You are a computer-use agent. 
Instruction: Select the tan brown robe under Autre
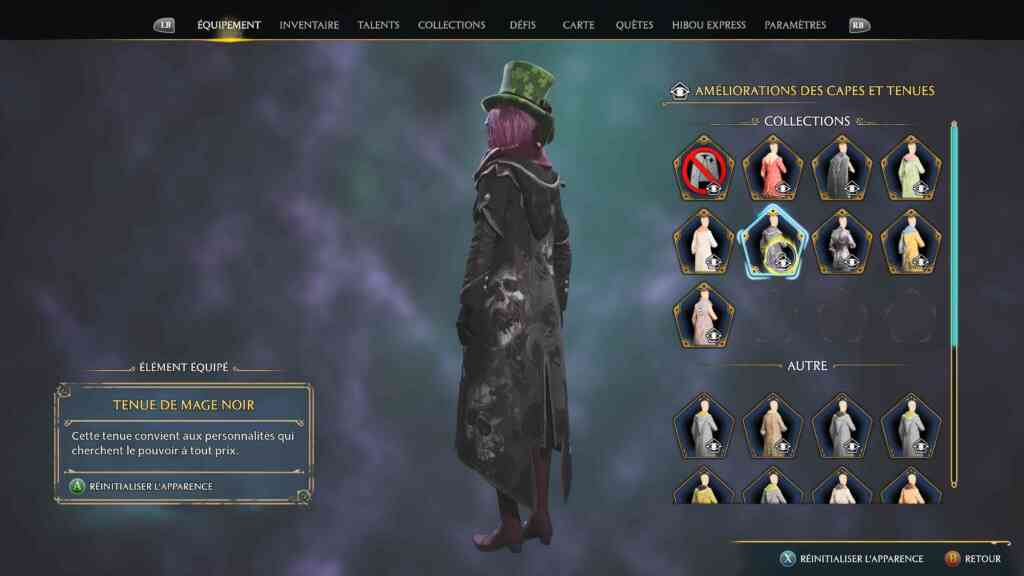point(773,425)
